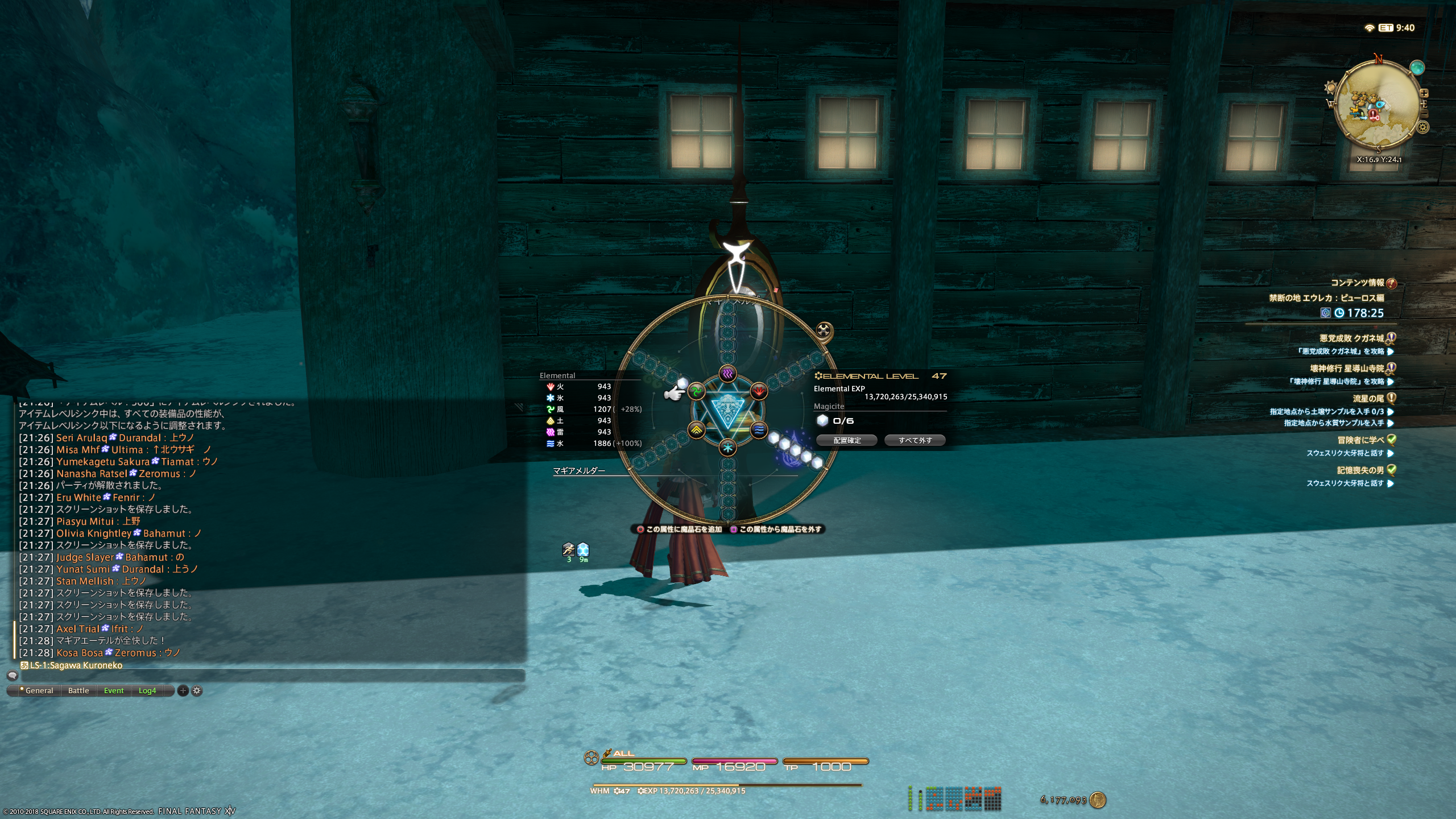Select the red fire element node

[x=759, y=391]
